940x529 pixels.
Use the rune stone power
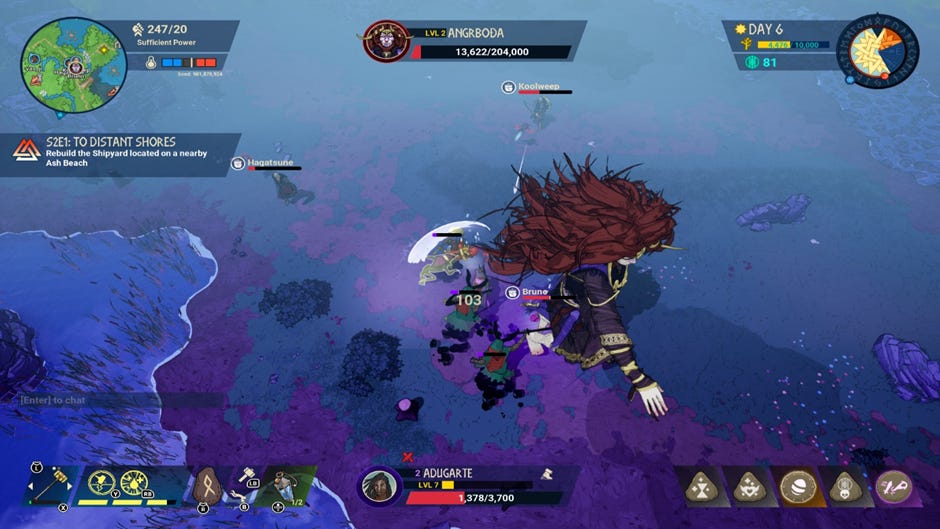point(207,486)
